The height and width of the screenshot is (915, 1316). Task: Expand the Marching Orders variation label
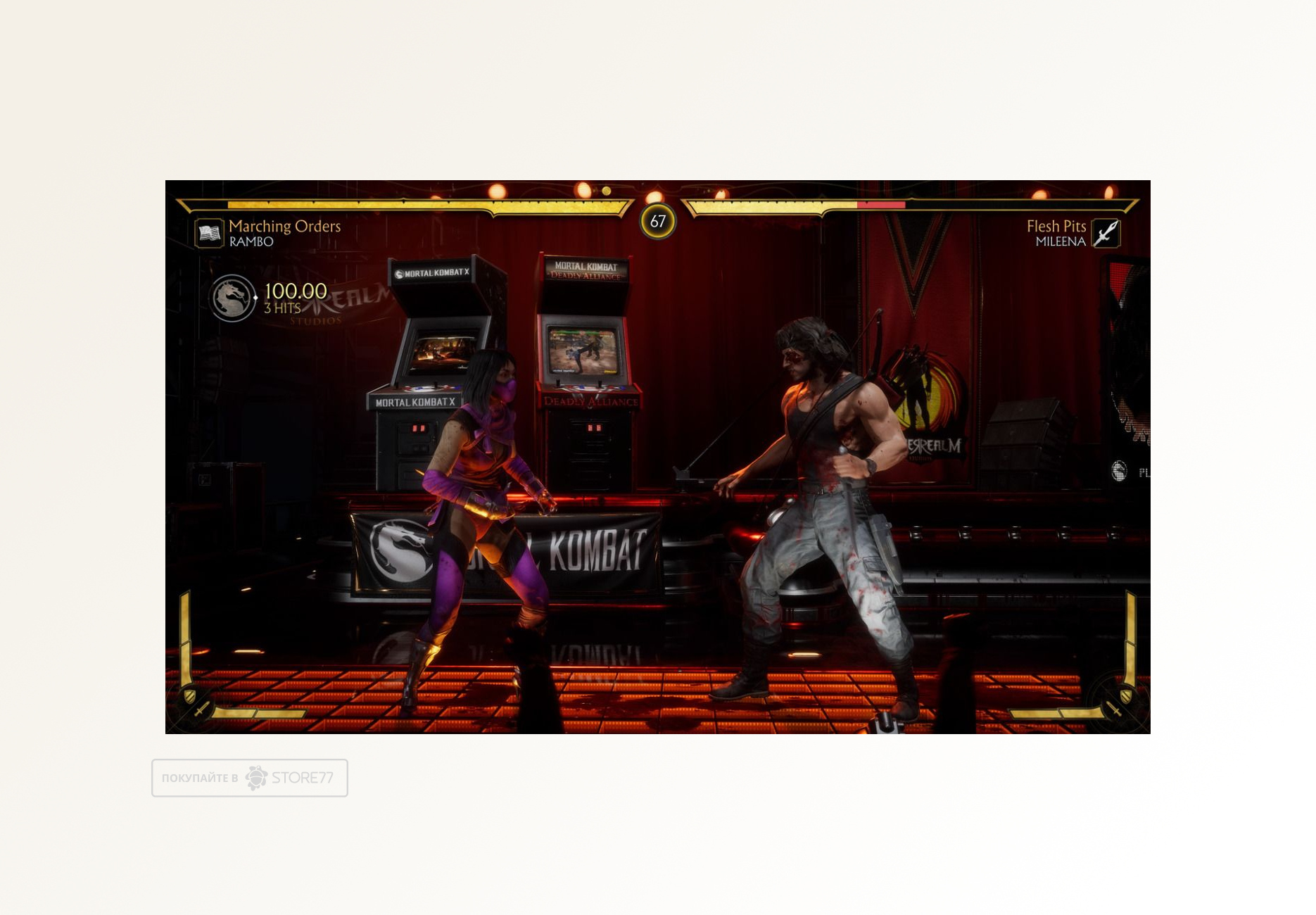click(x=285, y=227)
